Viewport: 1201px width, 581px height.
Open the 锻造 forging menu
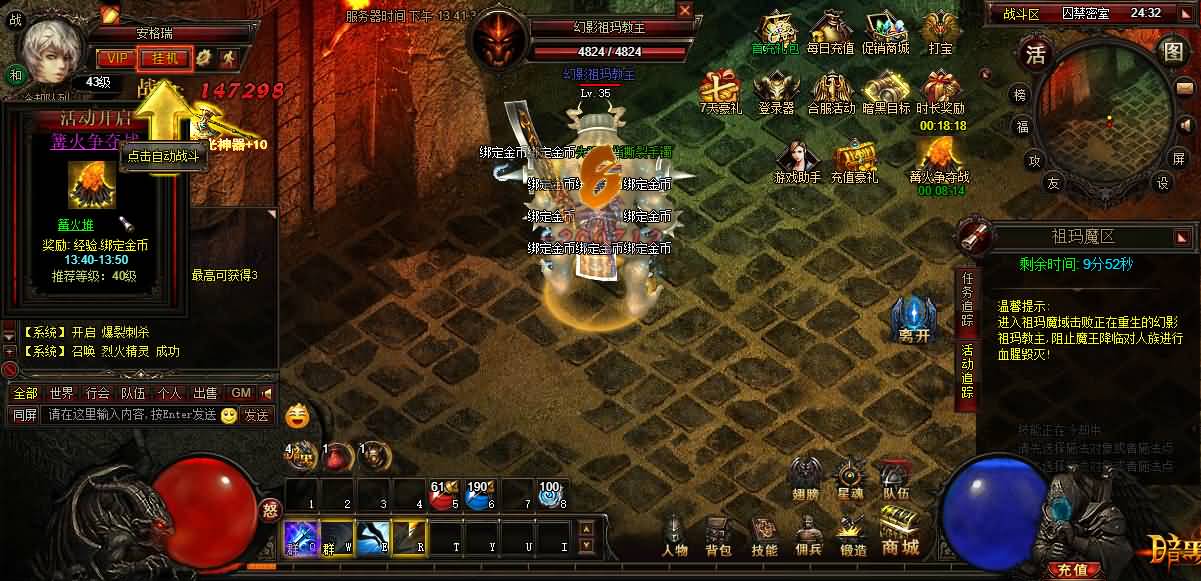pyautogui.click(x=853, y=536)
